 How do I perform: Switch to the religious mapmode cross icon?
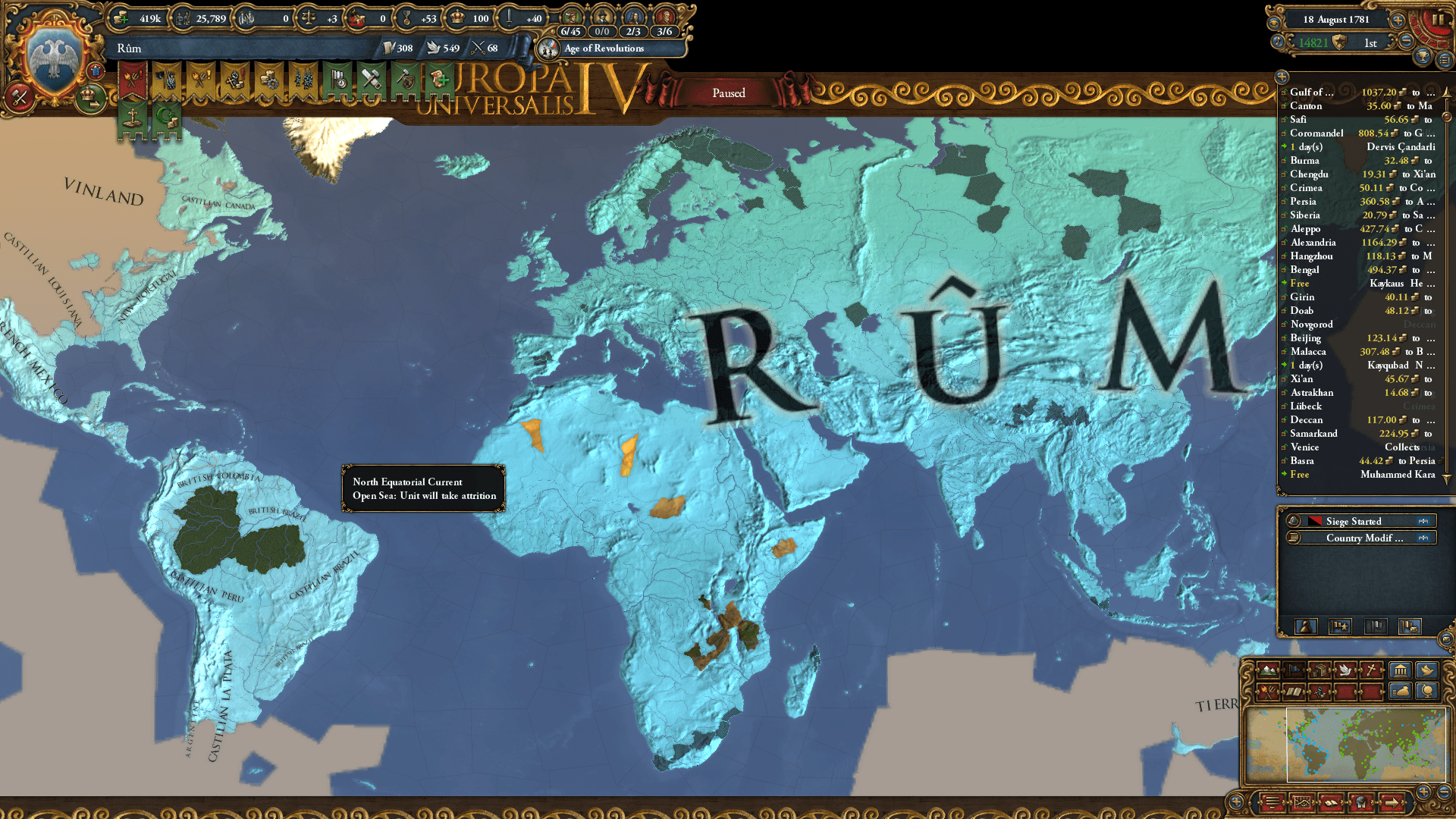pyautogui.click(x=1370, y=670)
